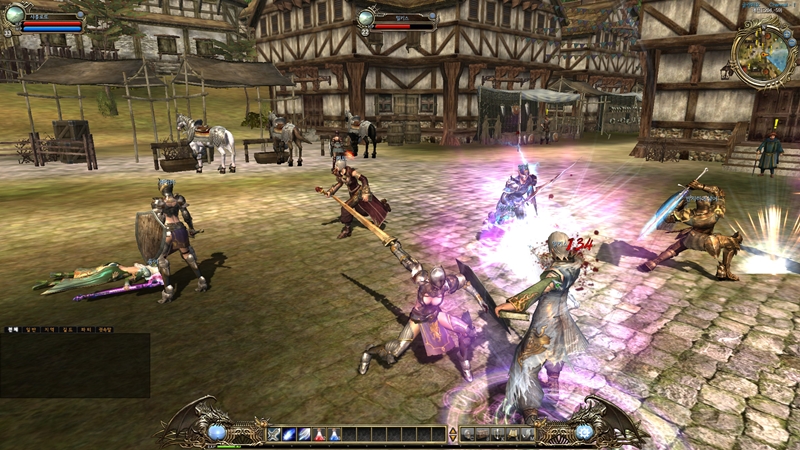Open the circular minimap
The width and height of the screenshot is (800, 450).
click(x=762, y=54)
